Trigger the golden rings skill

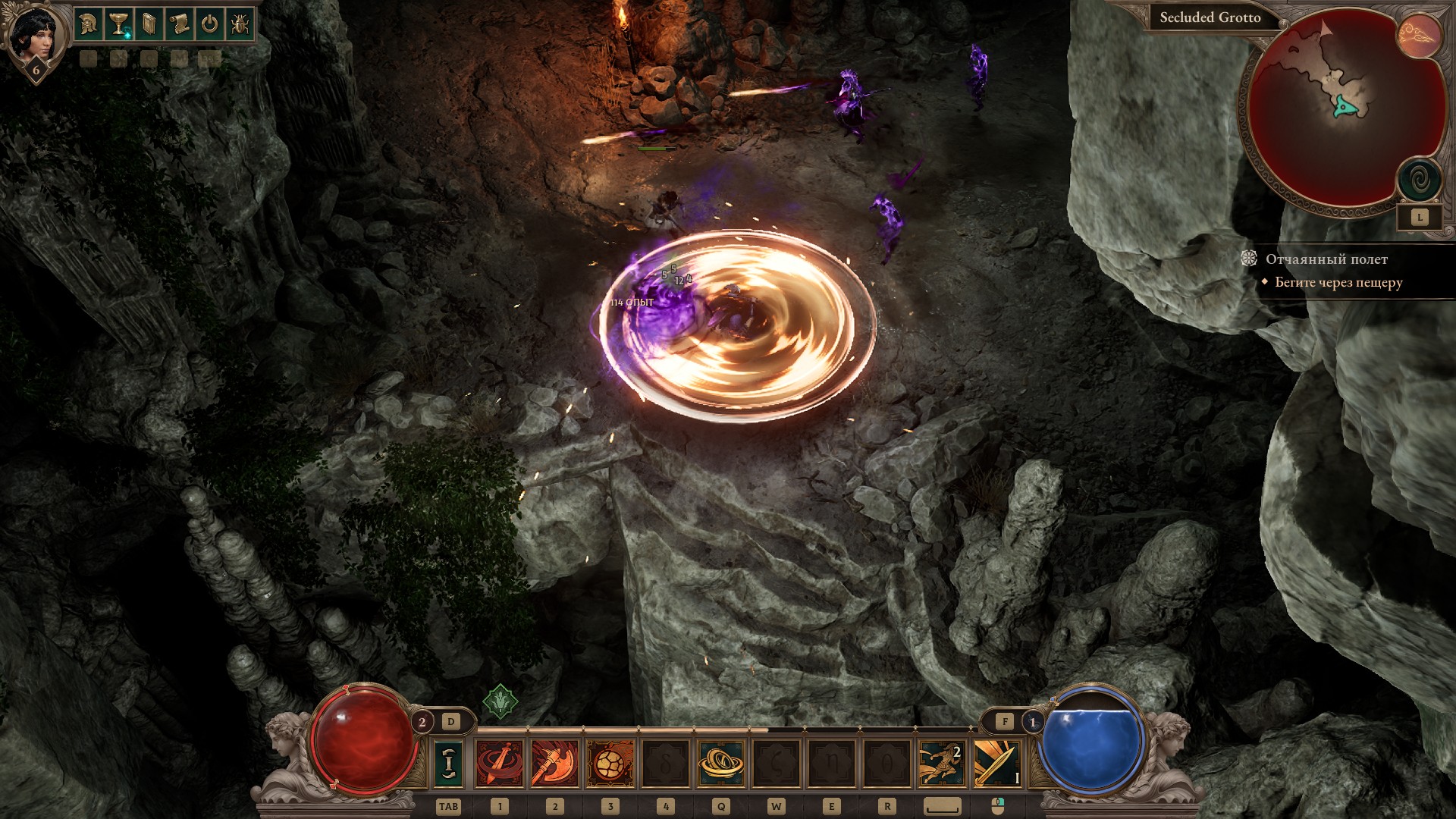pos(720,763)
